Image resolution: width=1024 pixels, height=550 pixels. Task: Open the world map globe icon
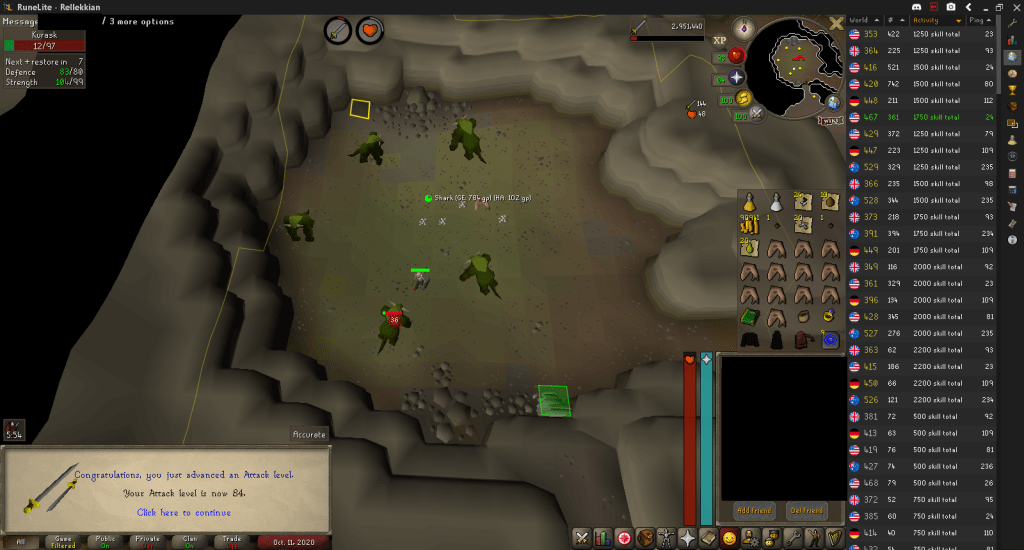coord(834,101)
